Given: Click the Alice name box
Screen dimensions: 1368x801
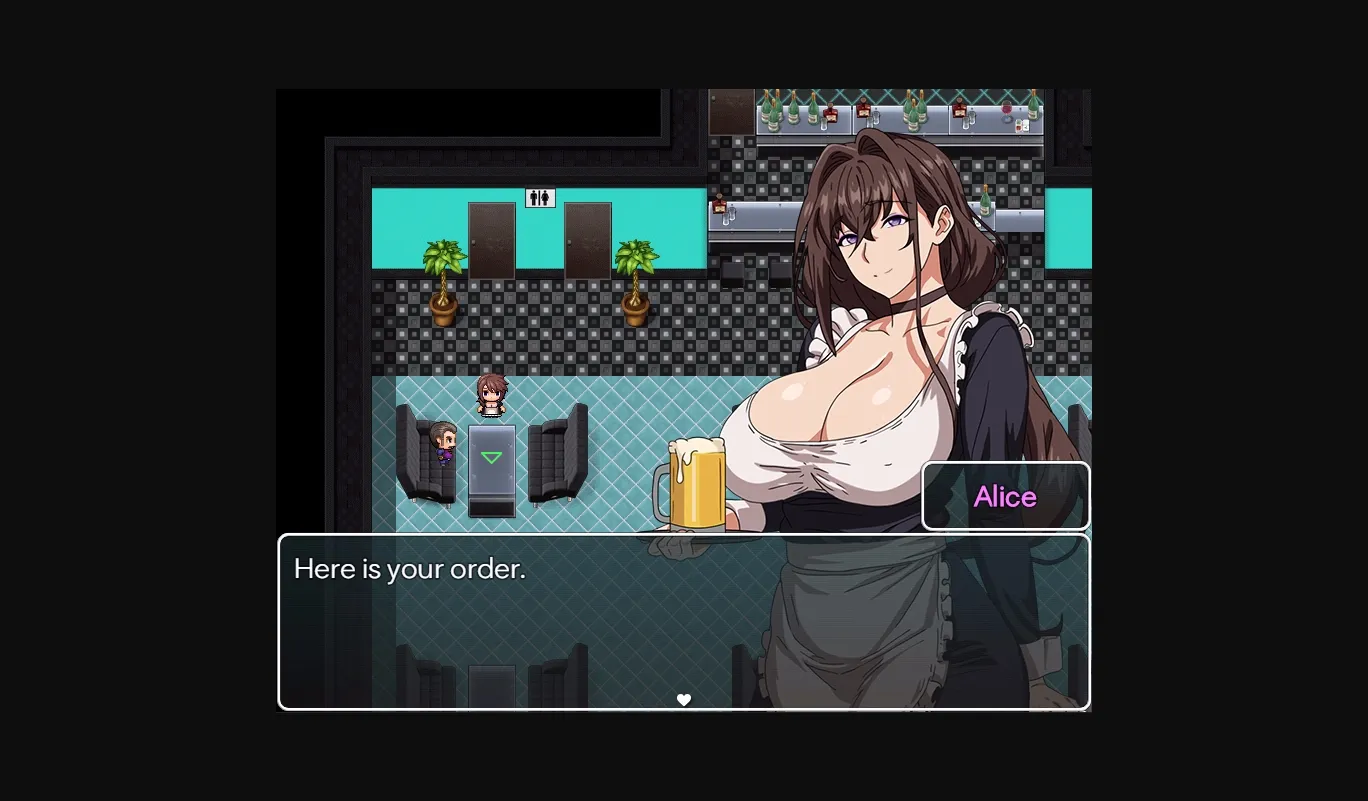Looking at the screenshot, I should (1004, 496).
